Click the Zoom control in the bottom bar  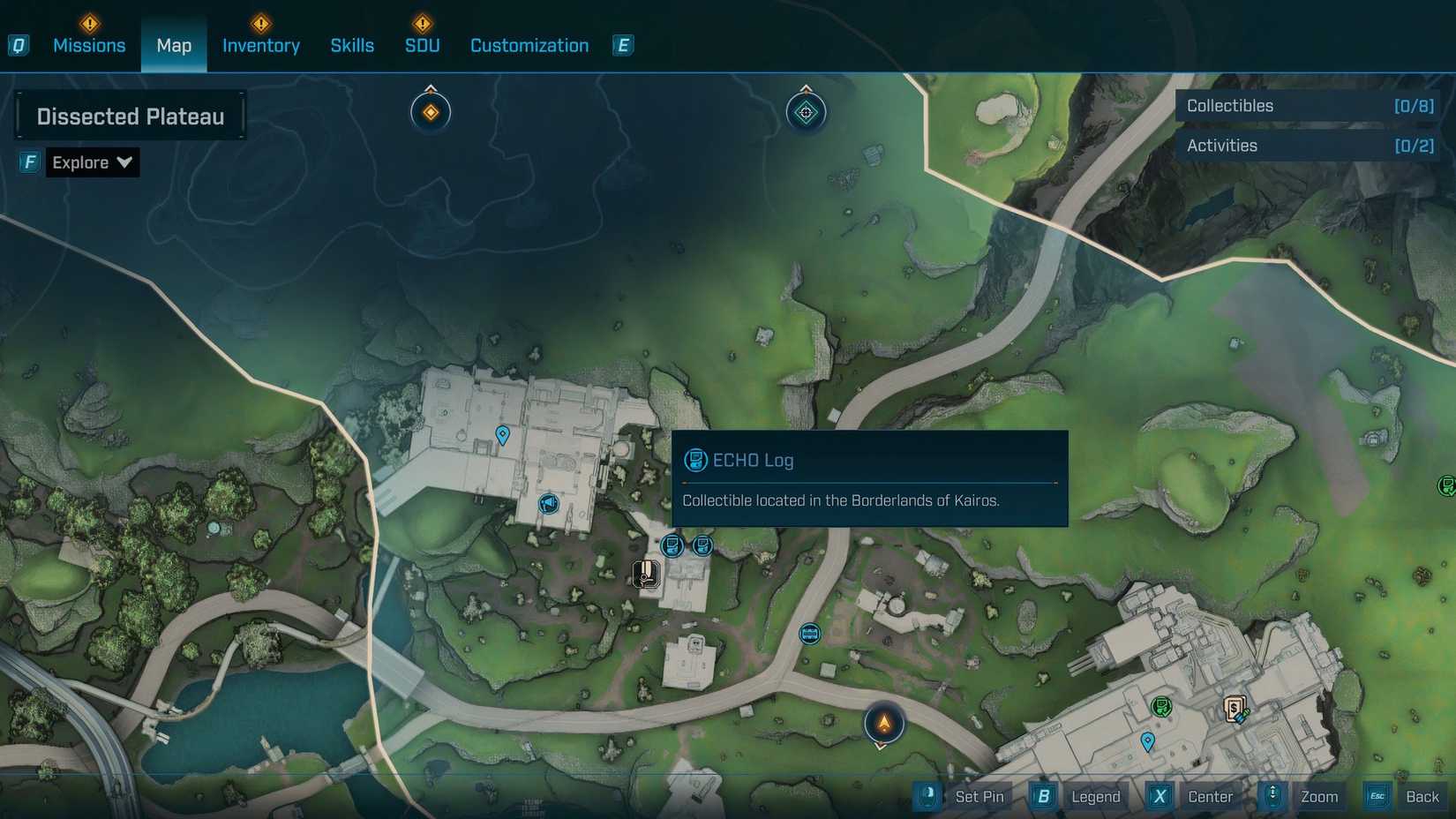[x=1318, y=796]
